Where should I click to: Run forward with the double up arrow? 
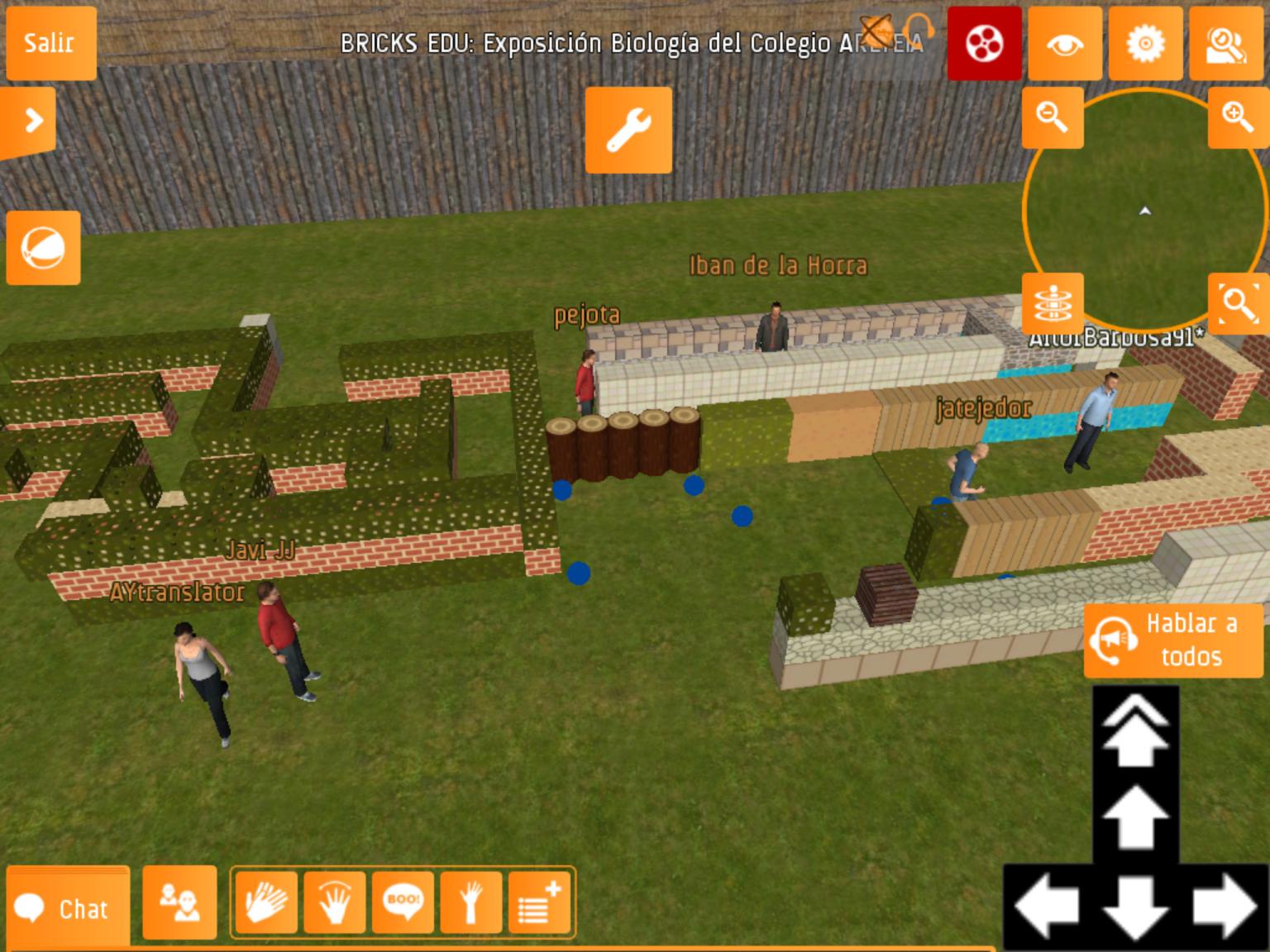pyautogui.click(x=1135, y=731)
